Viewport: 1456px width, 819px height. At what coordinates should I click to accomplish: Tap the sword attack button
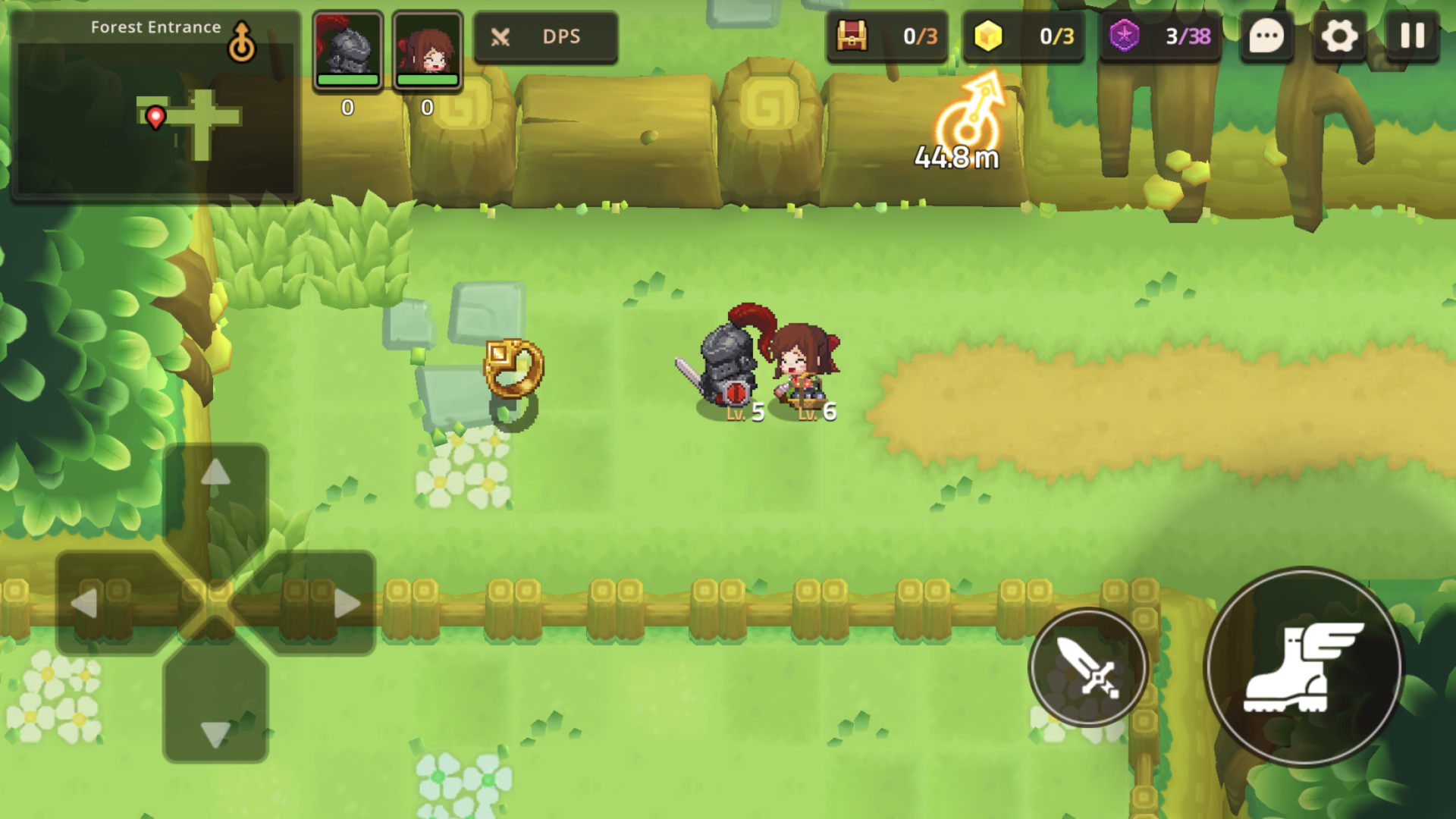pyautogui.click(x=1088, y=667)
